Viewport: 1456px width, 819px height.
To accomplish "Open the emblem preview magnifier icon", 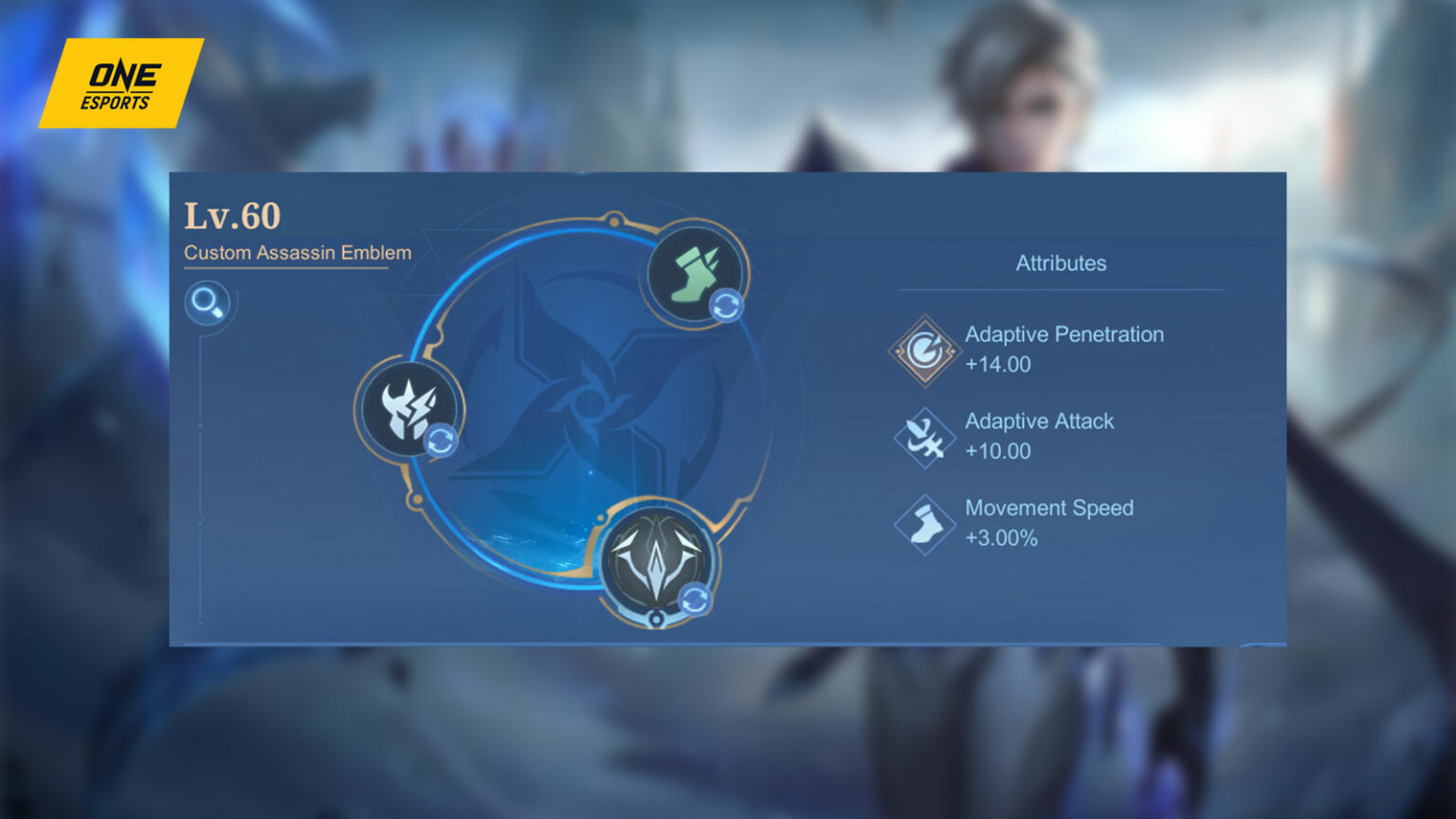I will 209,302.
